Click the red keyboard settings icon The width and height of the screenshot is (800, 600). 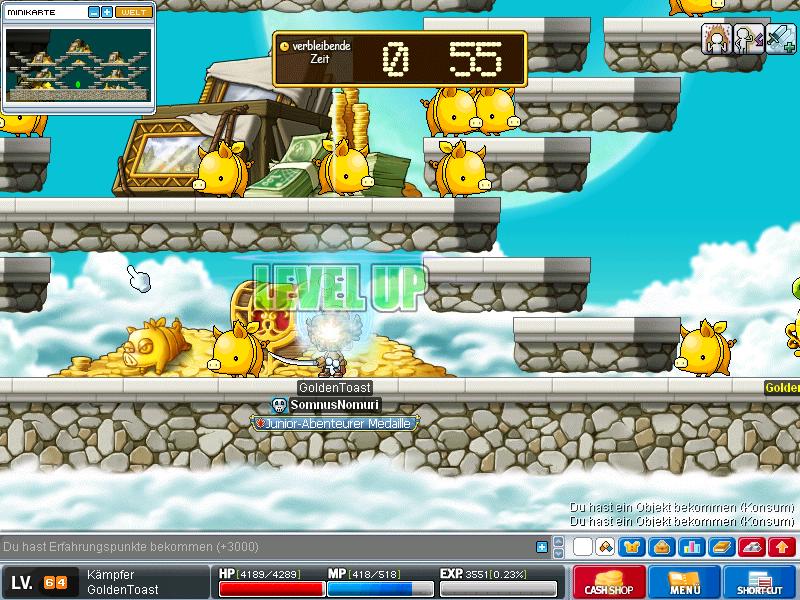coord(751,547)
